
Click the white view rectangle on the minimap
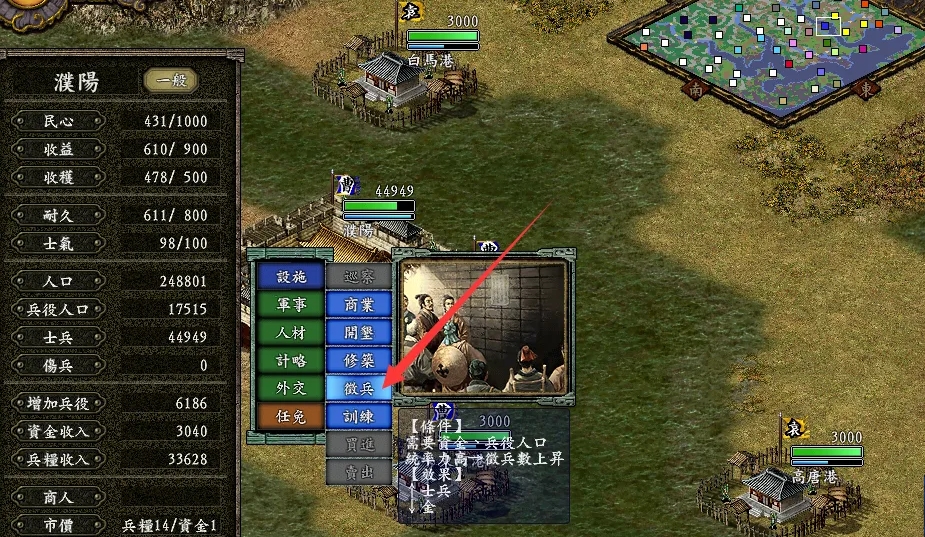coord(828,26)
